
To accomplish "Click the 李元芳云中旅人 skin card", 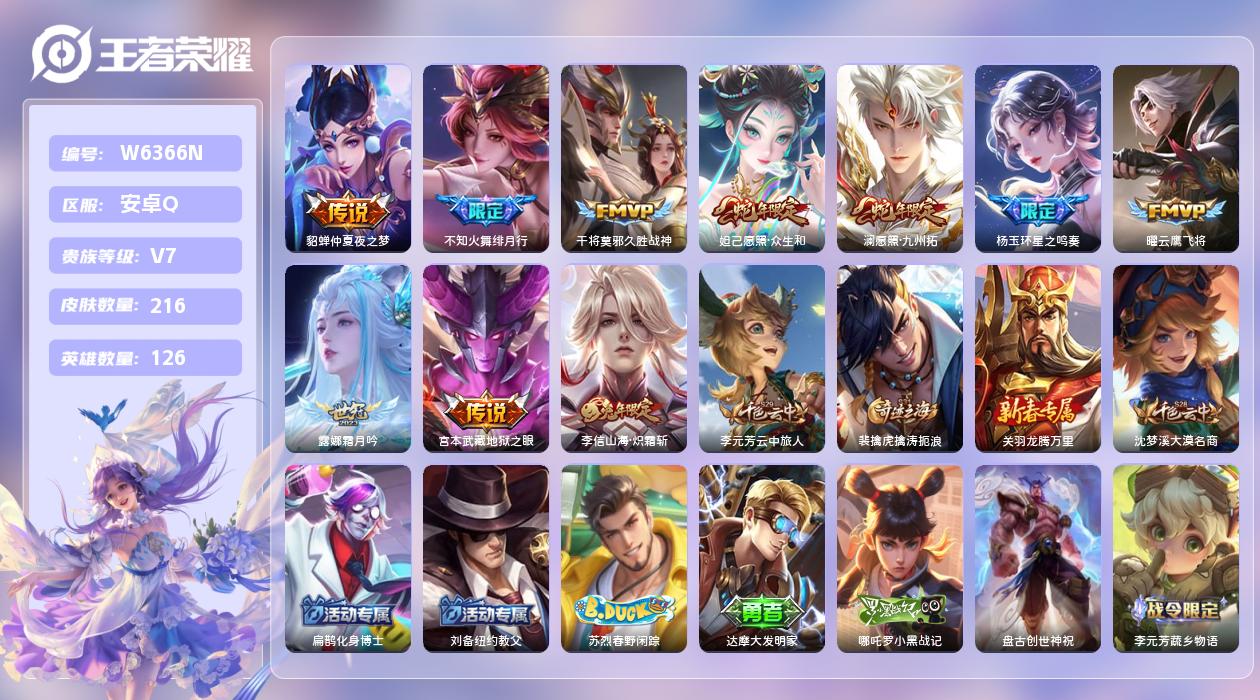I will [x=761, y=358].
